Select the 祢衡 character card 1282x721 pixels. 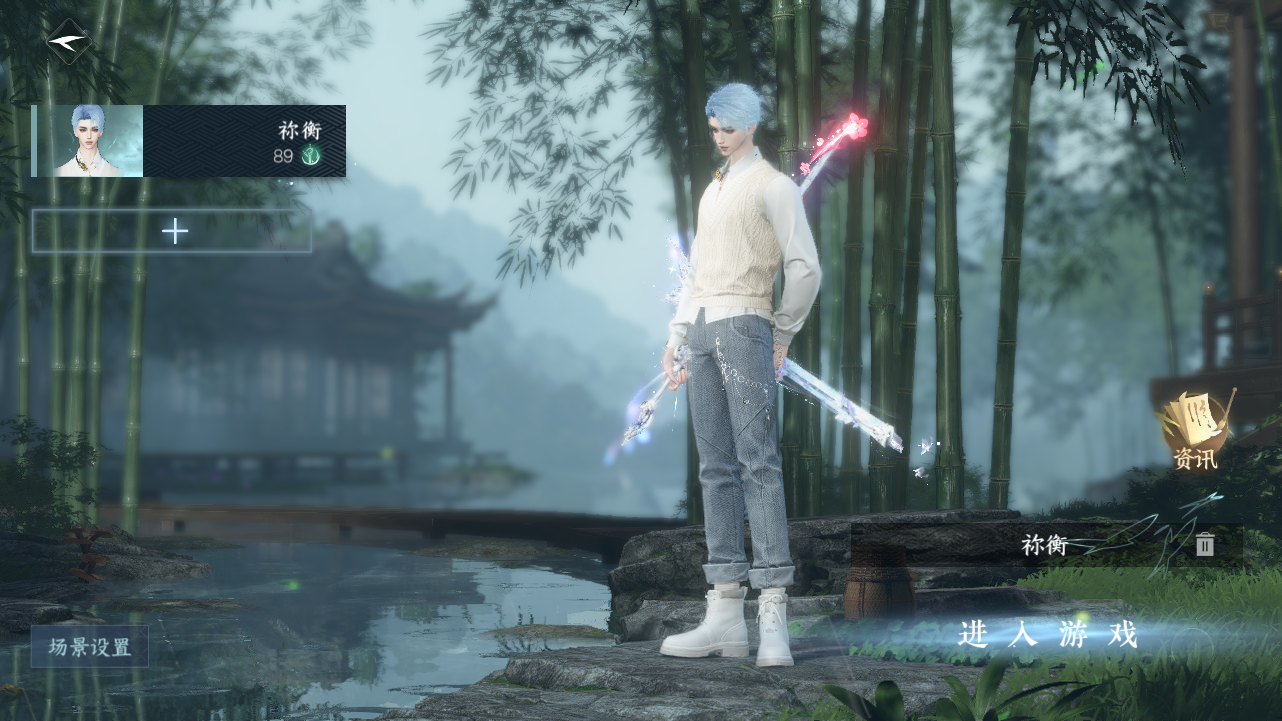pos(189,141)
